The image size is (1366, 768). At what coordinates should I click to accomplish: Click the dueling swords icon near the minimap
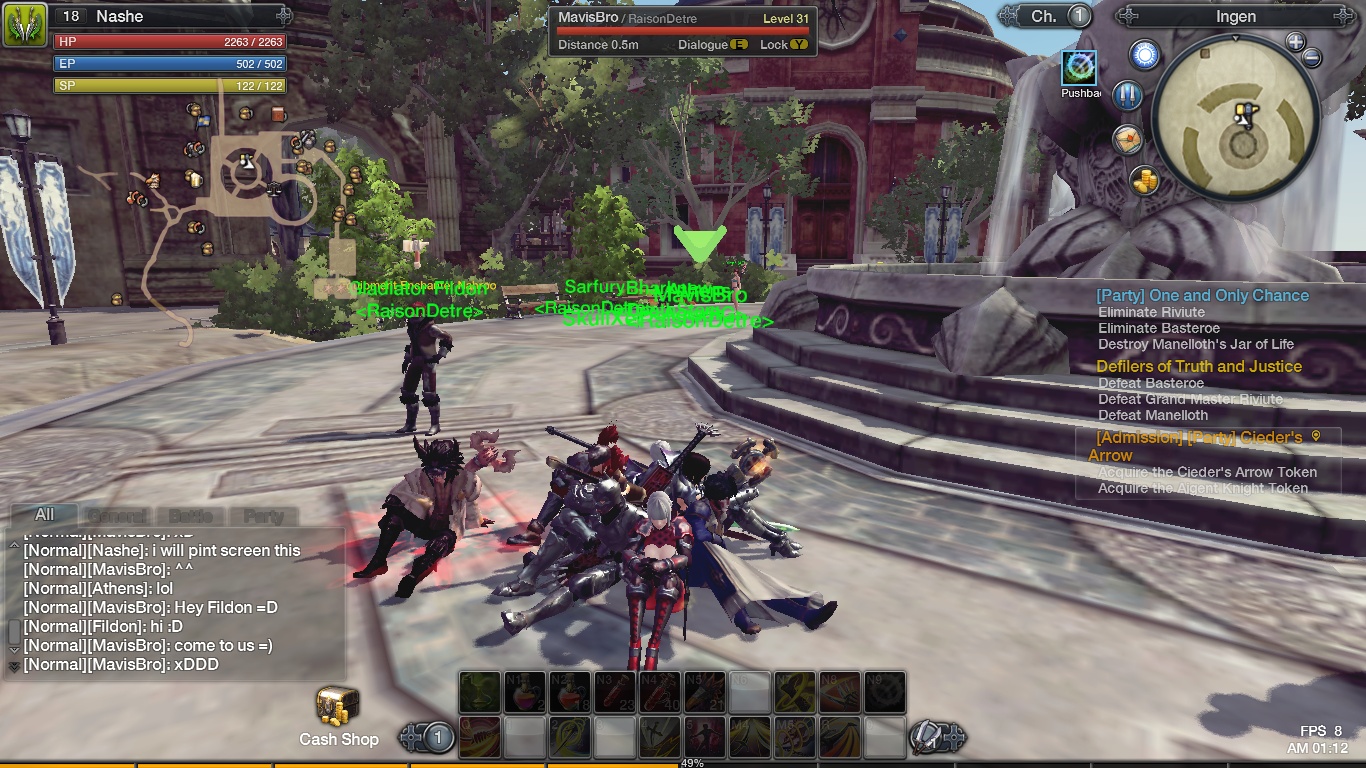click(1127, 94)
